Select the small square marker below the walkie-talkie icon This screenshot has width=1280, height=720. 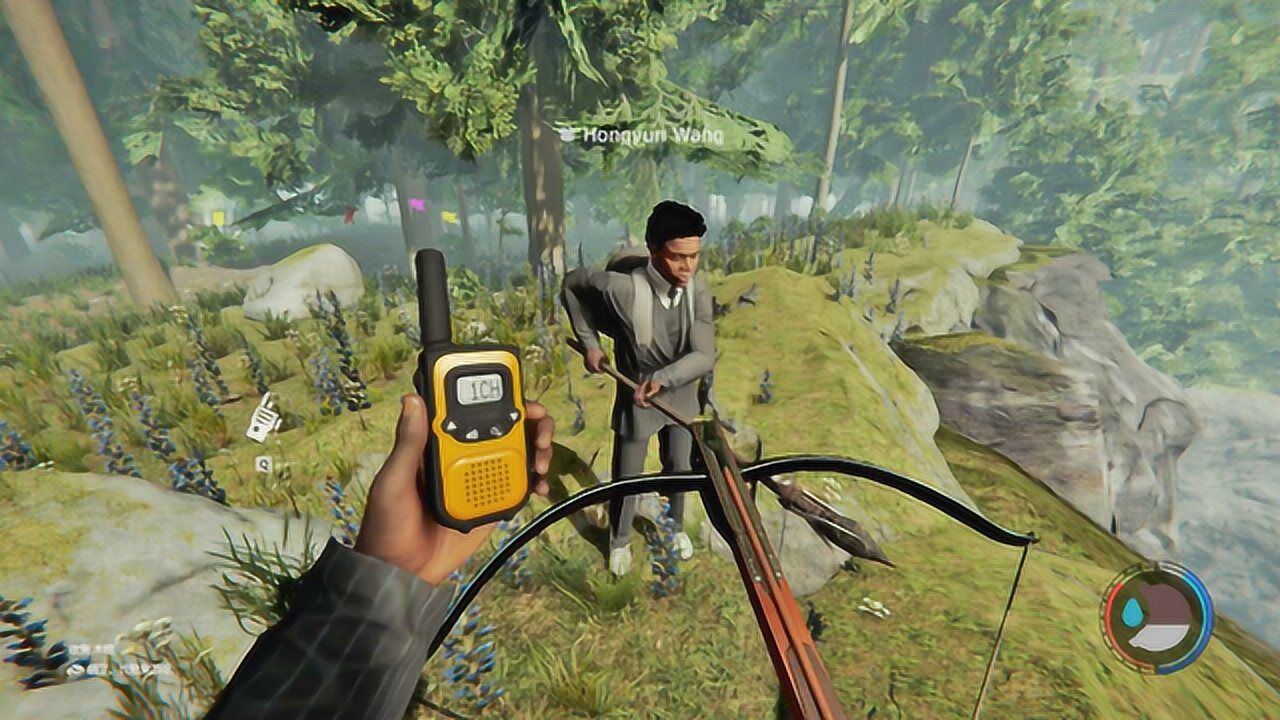263,463
